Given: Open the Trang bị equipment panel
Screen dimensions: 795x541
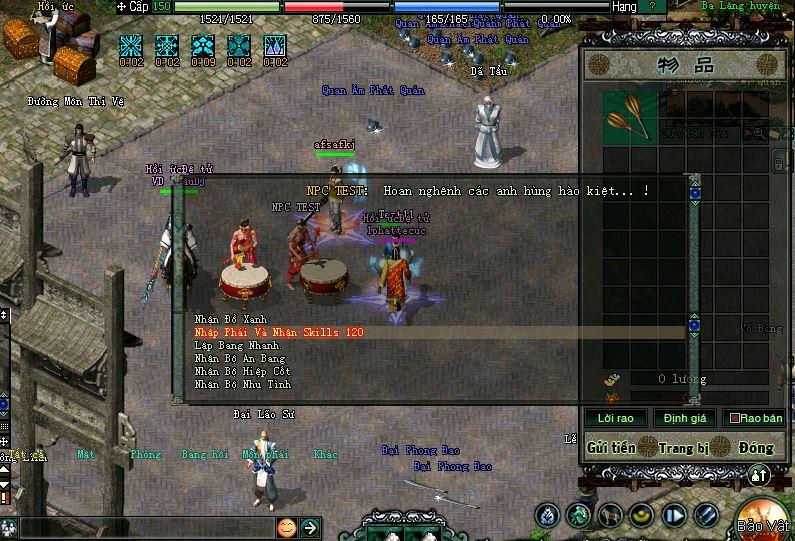Looking at the screenshot, I should 684,447.
